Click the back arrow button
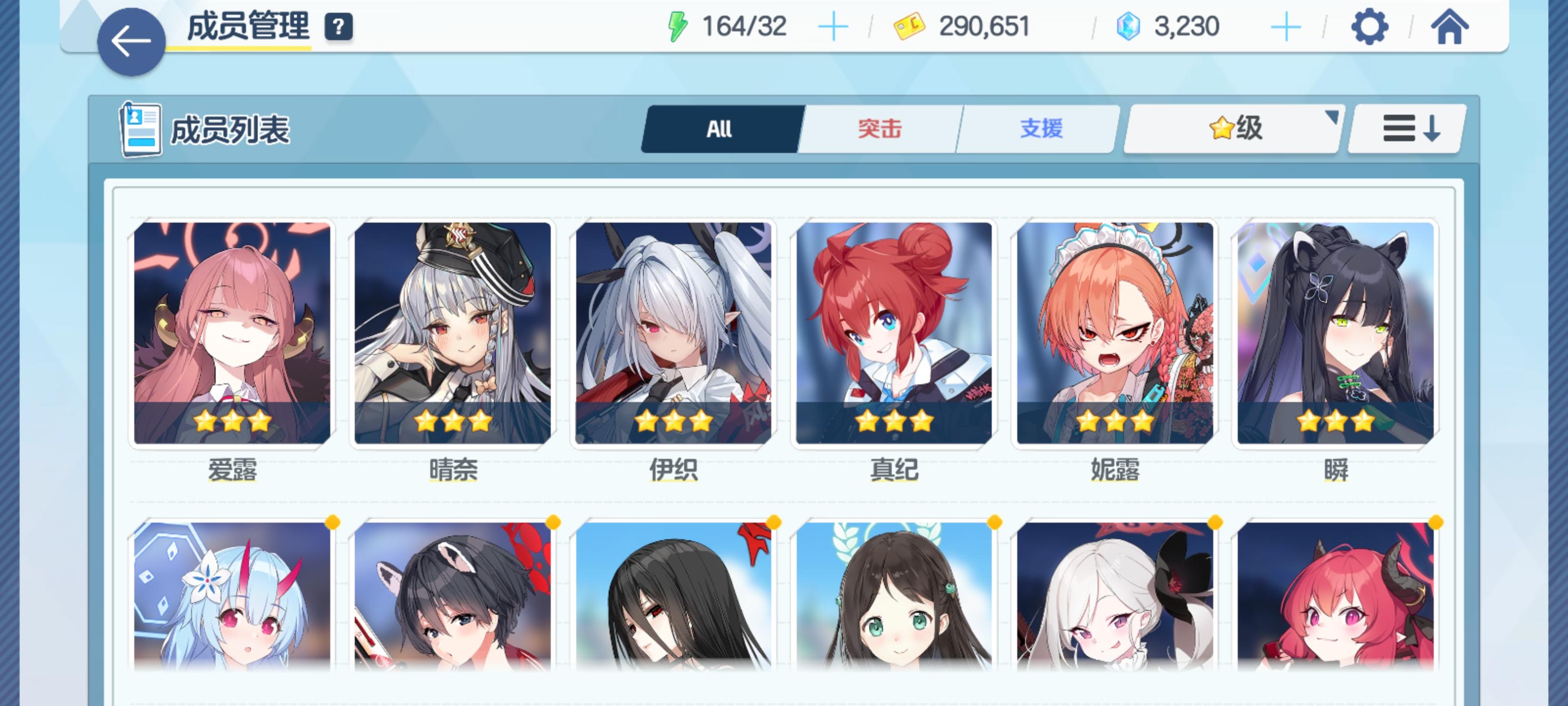 coord(131,40)
